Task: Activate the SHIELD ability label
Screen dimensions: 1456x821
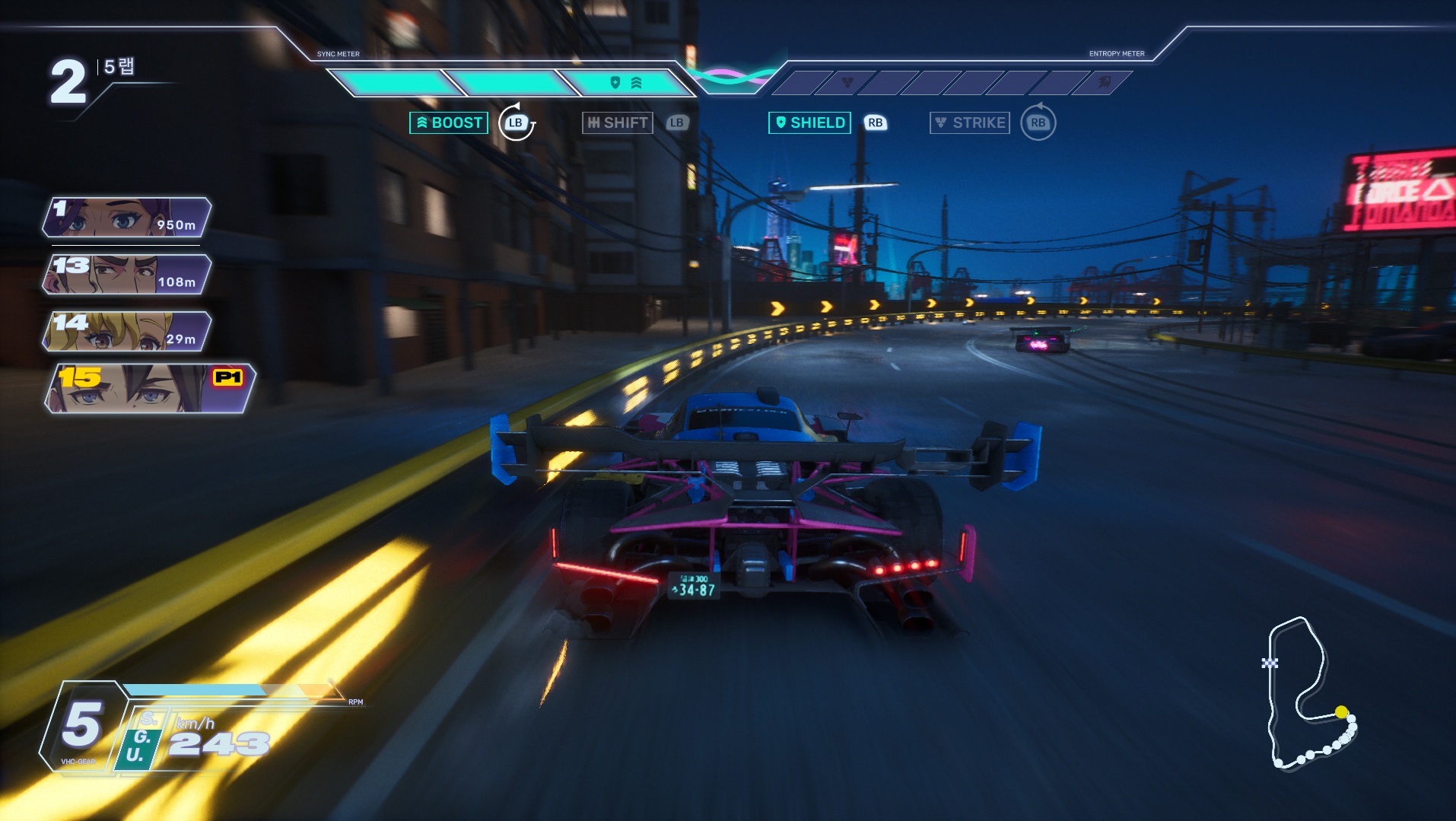Action: click(809, 123)
